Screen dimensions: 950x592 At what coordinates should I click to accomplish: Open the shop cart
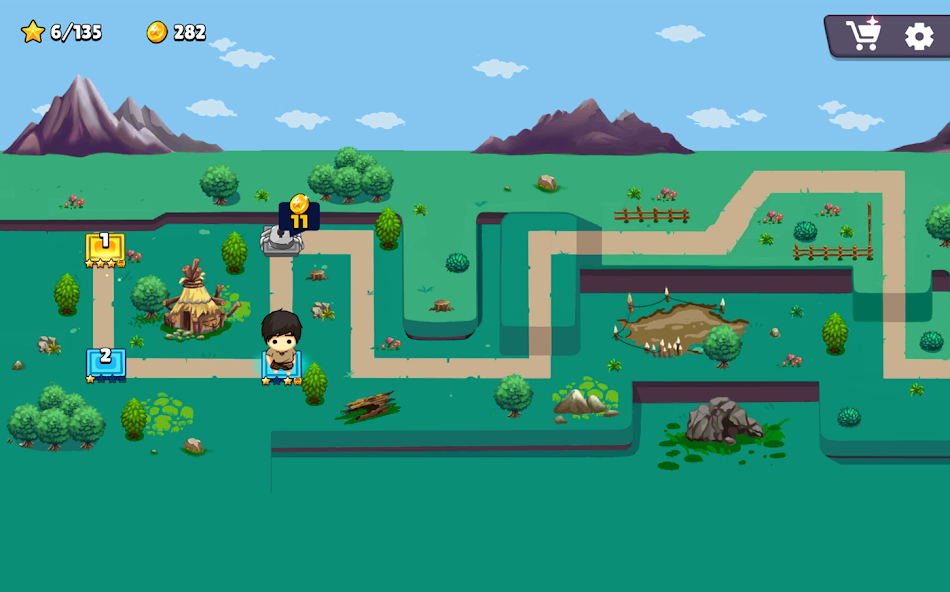pos(862,36)
